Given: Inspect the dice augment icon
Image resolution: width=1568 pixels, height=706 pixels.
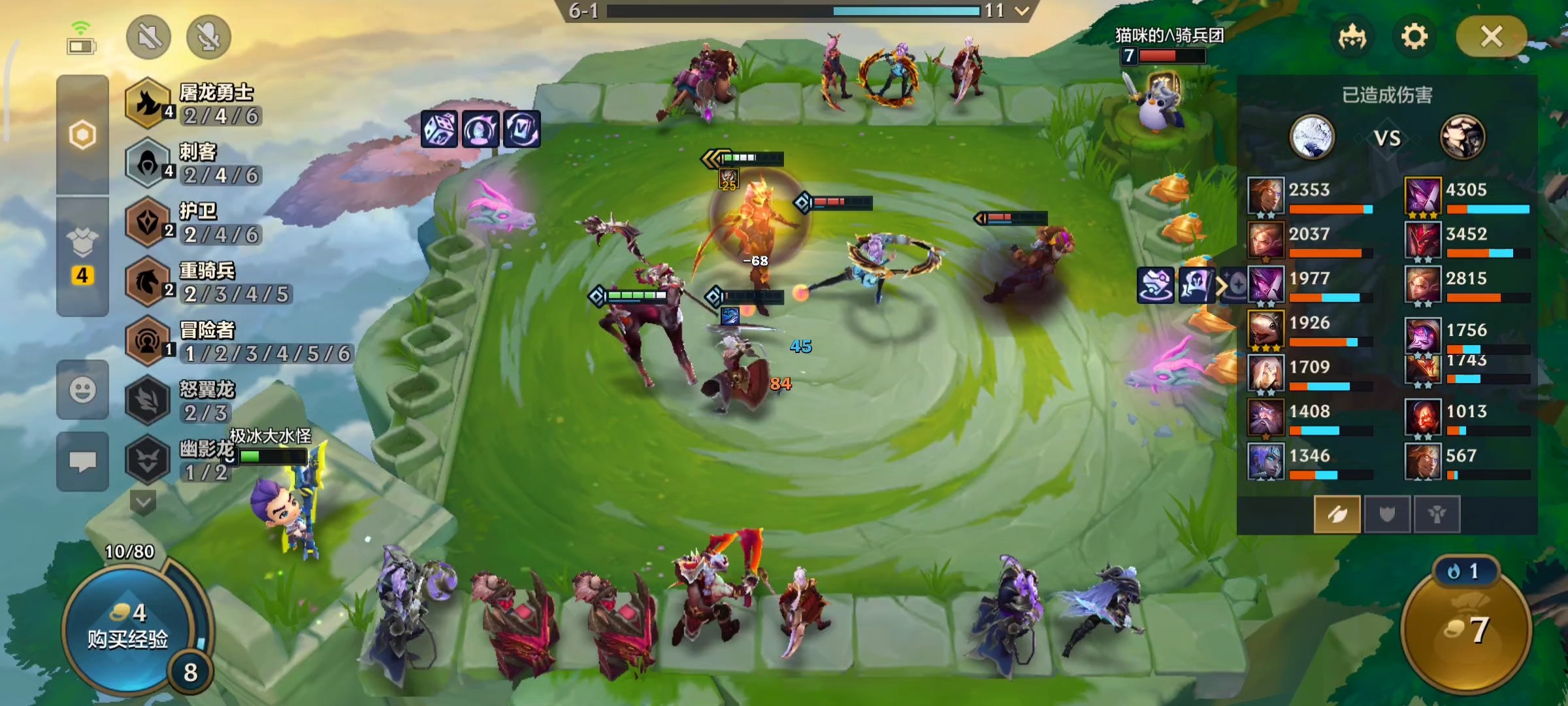Looking at the screenshot, I should [439, 129].
